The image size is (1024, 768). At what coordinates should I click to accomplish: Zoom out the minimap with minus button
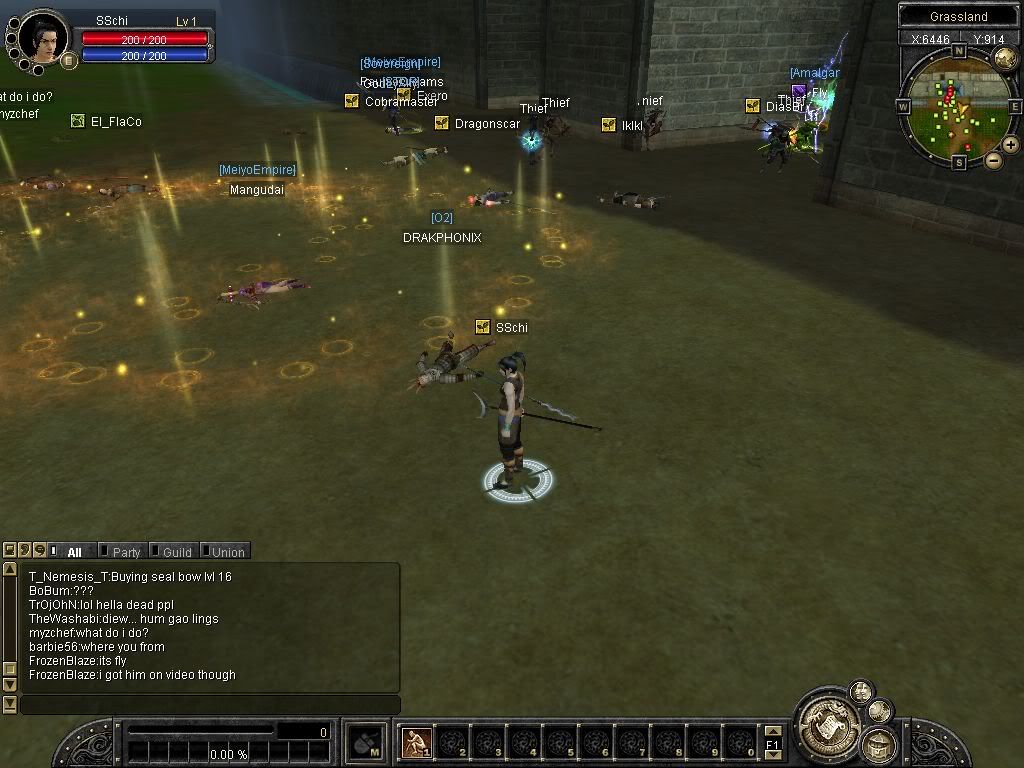coord(993,160)
